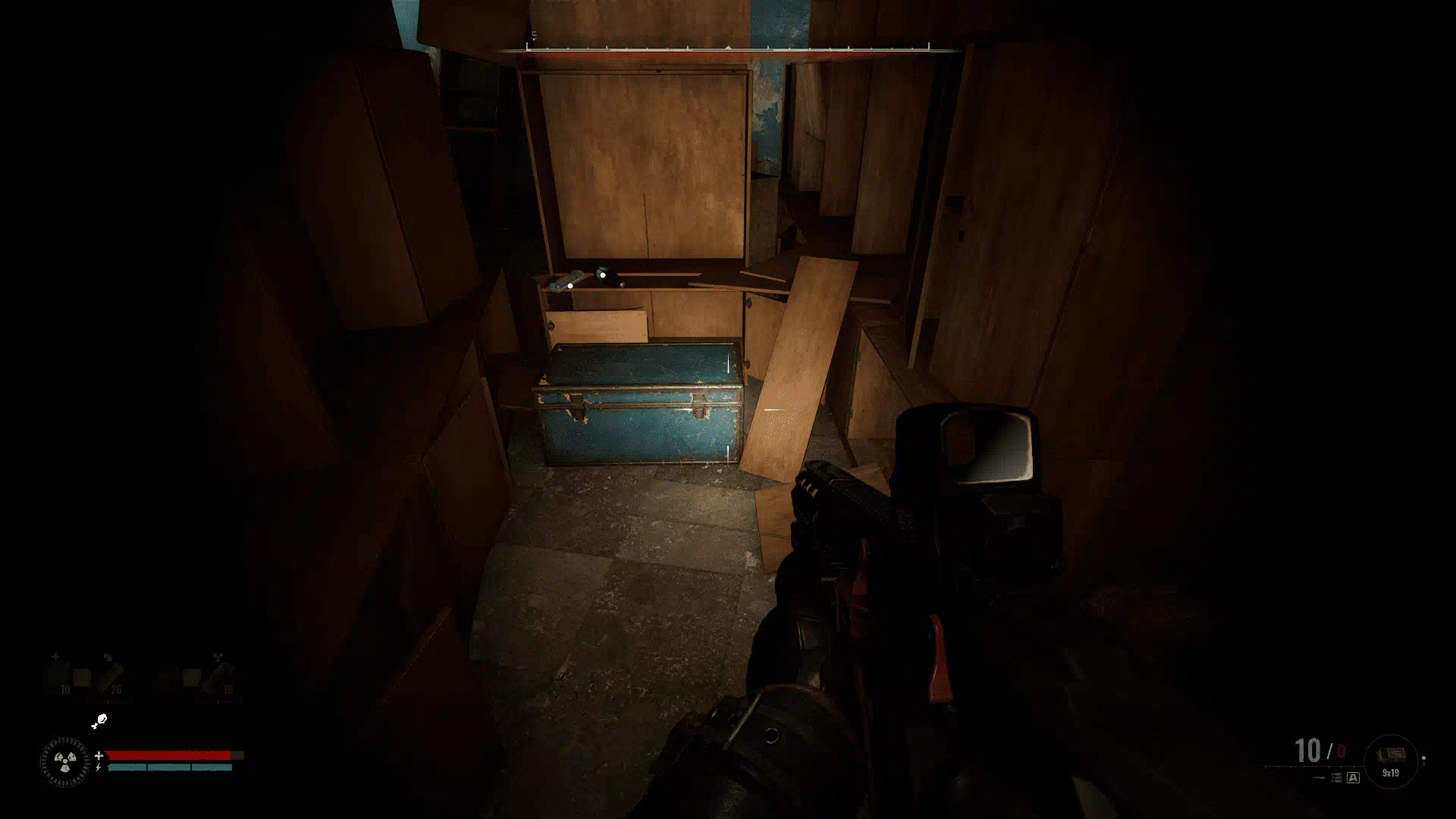Select the hunger drumstick status icon
The image size is (1456, 819).
tap(99, 721)
